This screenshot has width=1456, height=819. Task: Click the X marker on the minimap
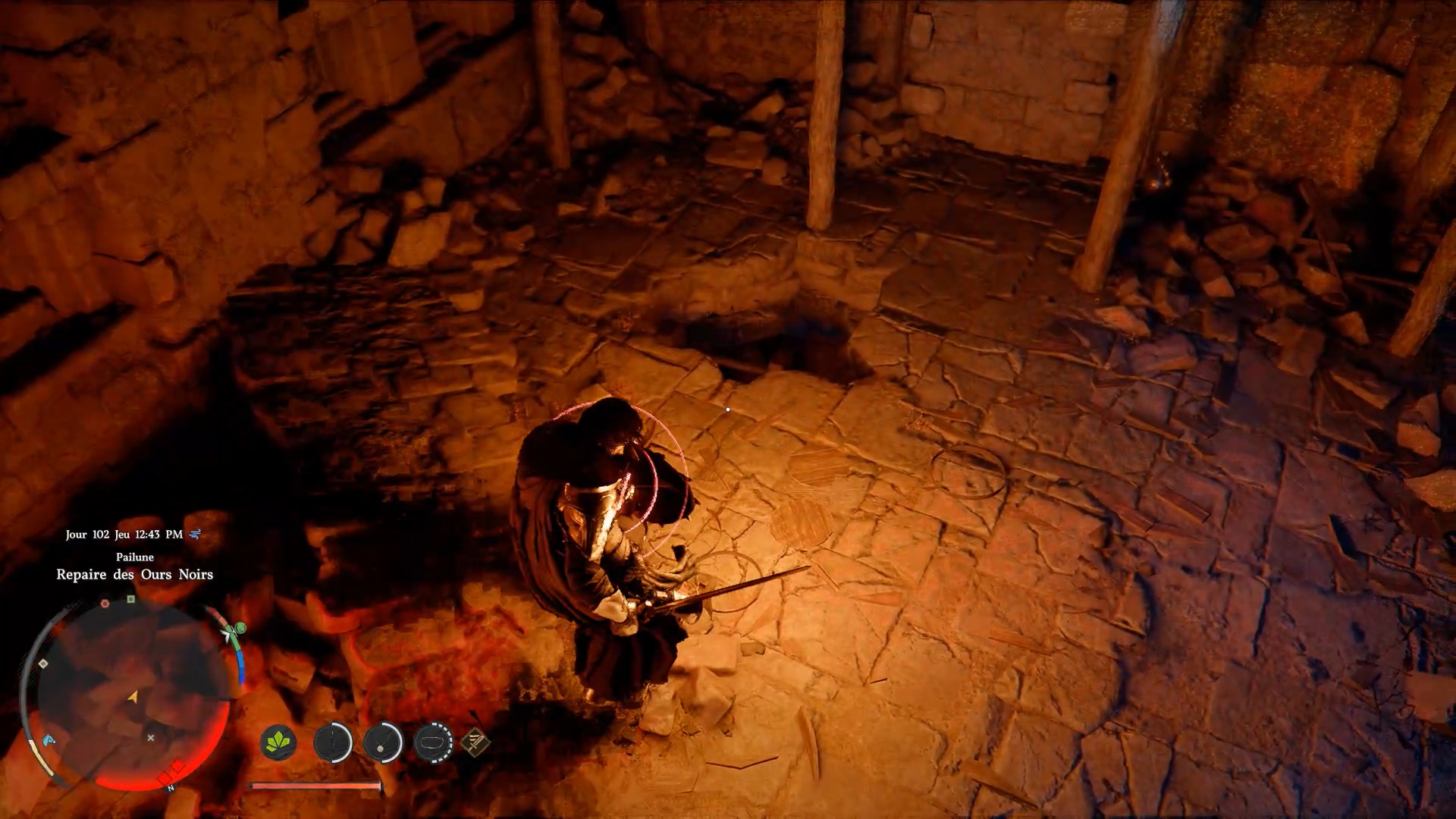151,737
